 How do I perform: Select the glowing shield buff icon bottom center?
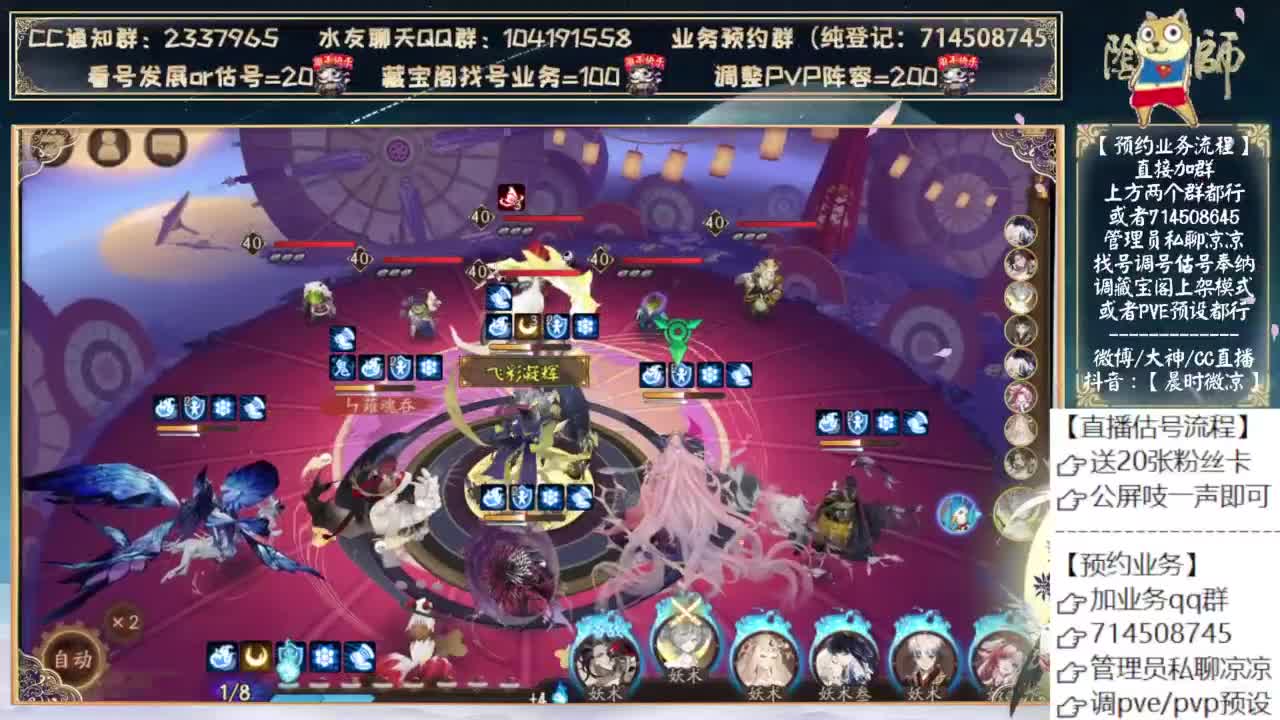click(x=288, y=655)
